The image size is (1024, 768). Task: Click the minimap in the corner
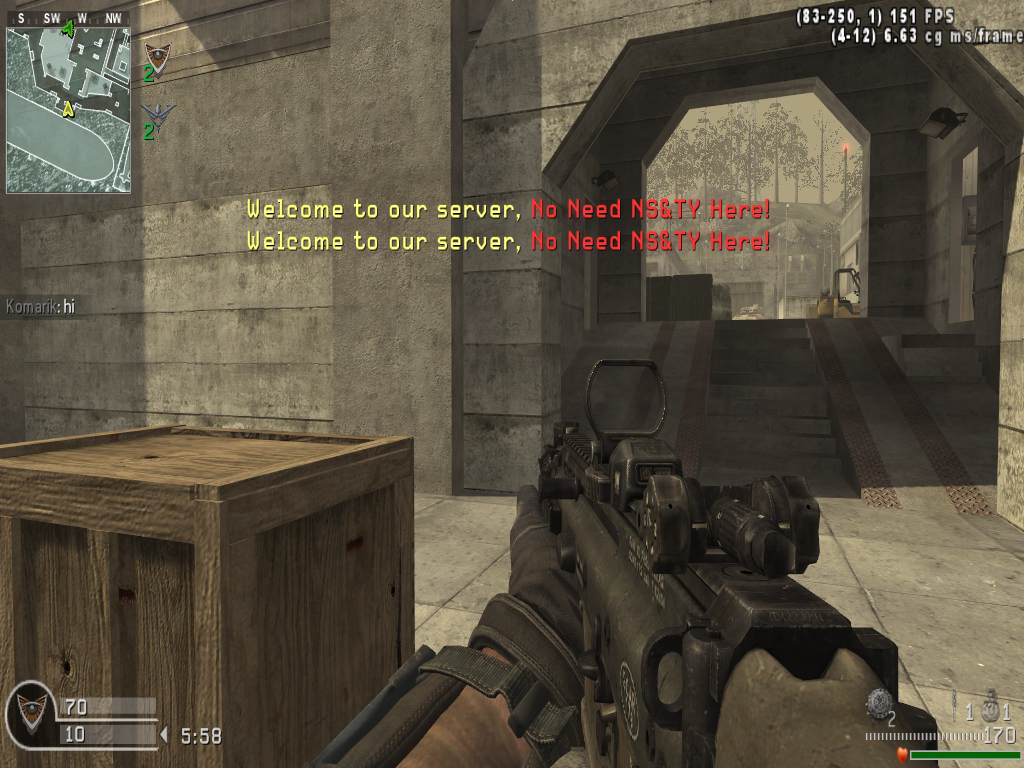click(68, 108)
